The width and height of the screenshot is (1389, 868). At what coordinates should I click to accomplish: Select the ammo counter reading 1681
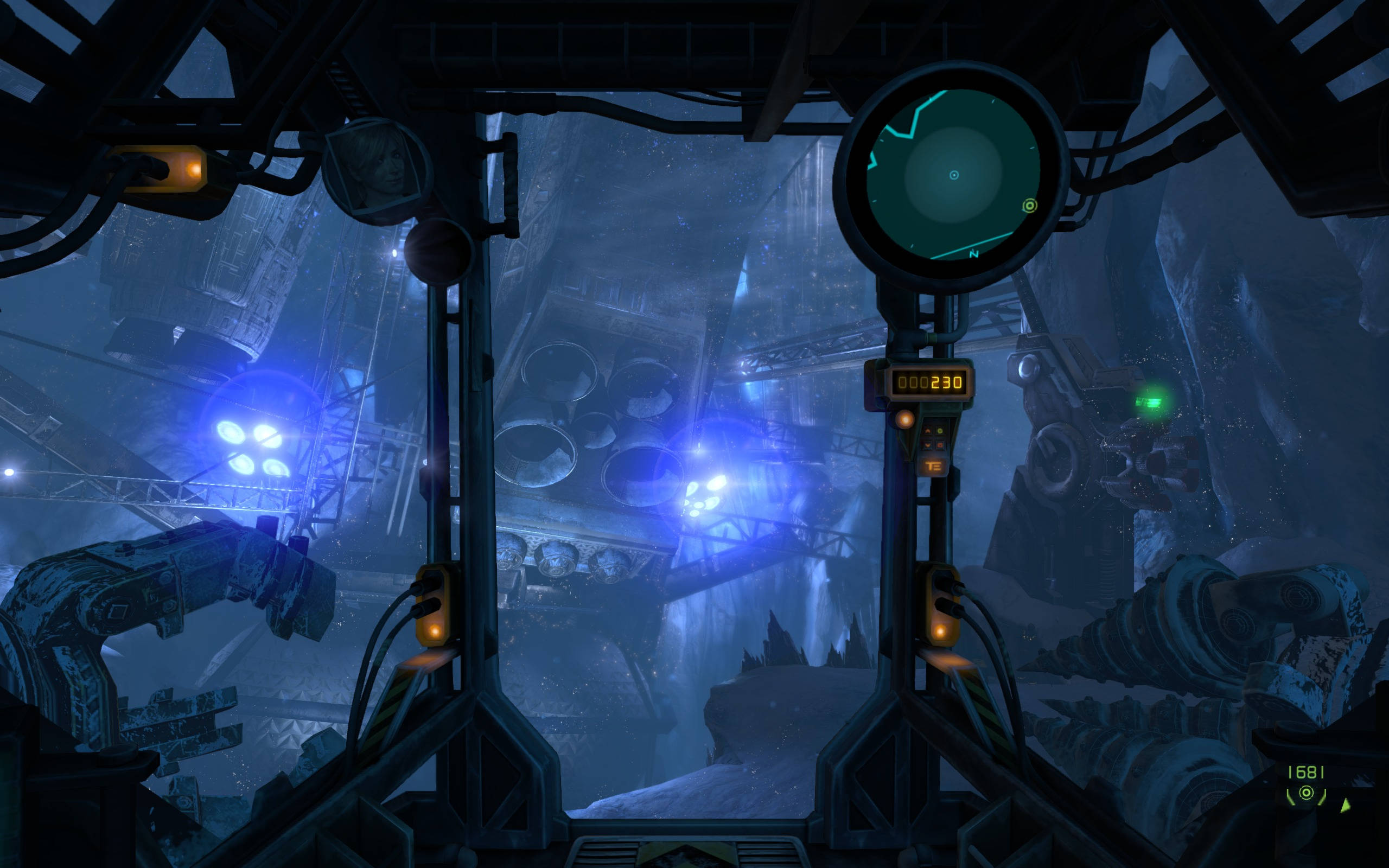point(1307,773)
